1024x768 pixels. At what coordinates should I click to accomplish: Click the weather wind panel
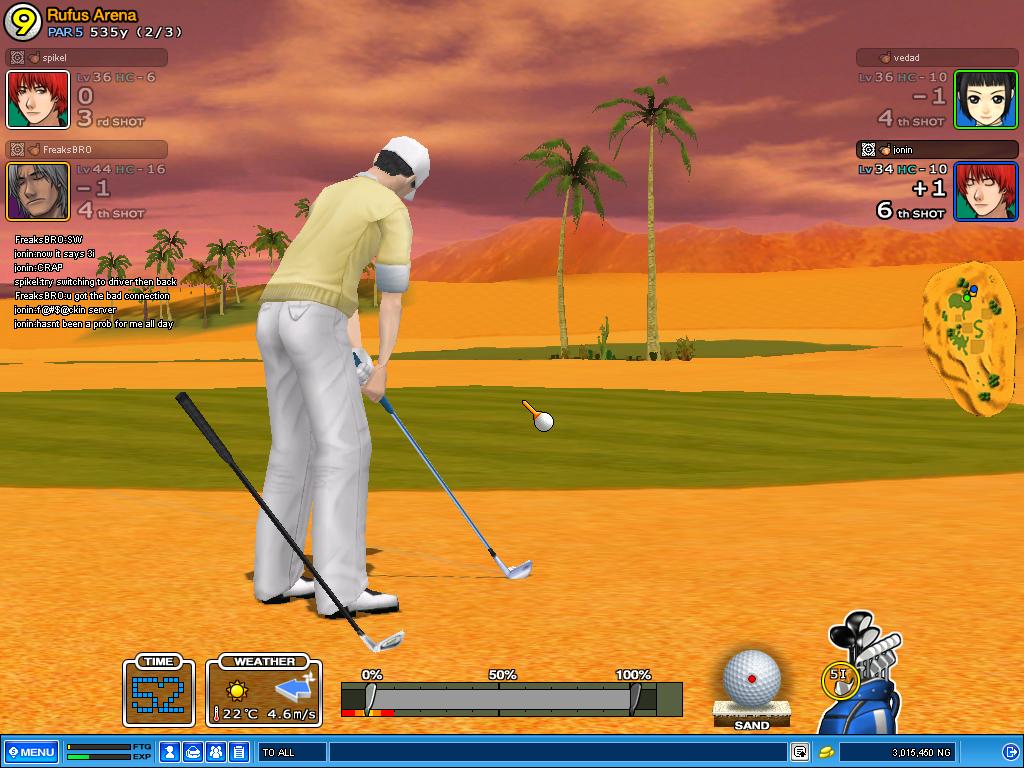(x=264, y=690)
